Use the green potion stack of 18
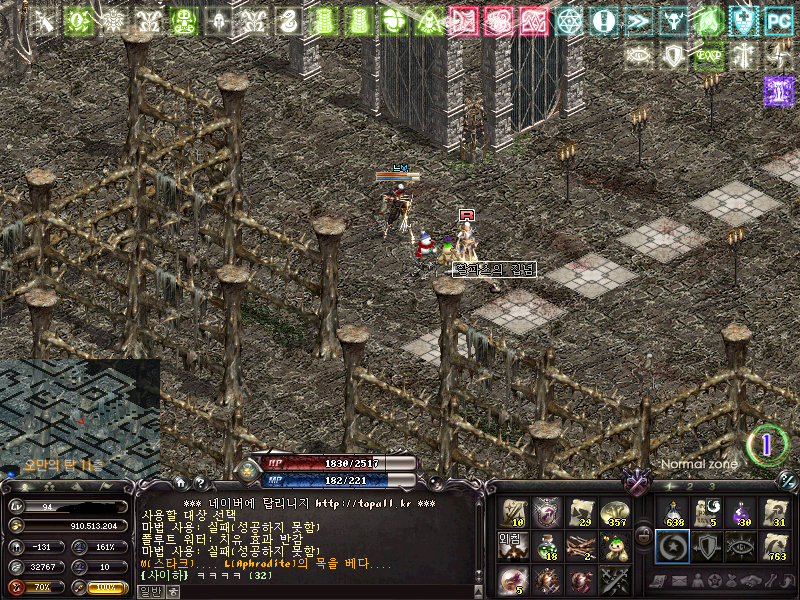800x600 pixels. point(547,546)
